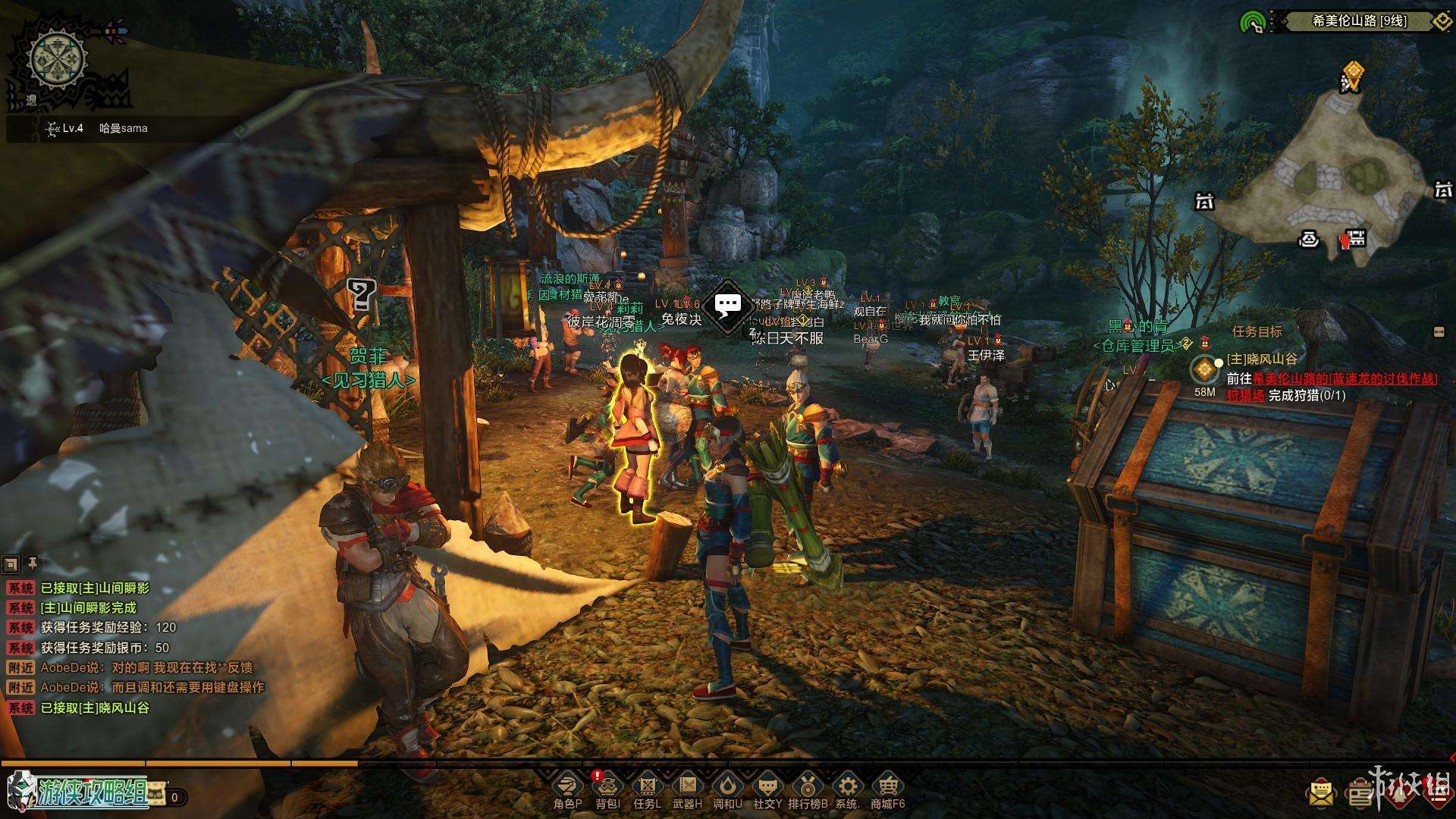
Task: Collapse the 任务目标 quest tracker
Action: tap(1439, 331)
